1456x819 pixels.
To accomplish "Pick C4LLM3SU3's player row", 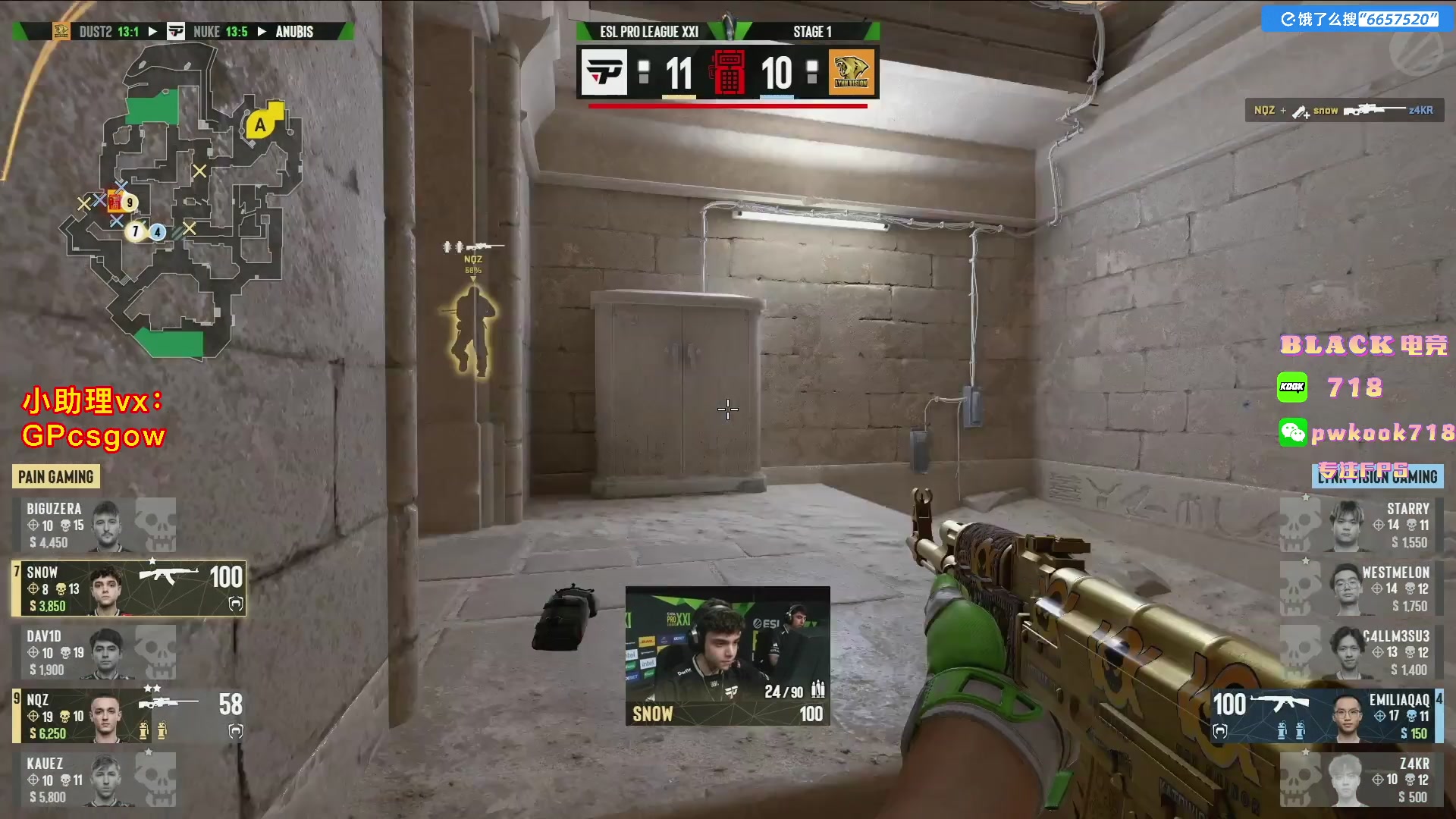I will click(x=1361, y=652).
